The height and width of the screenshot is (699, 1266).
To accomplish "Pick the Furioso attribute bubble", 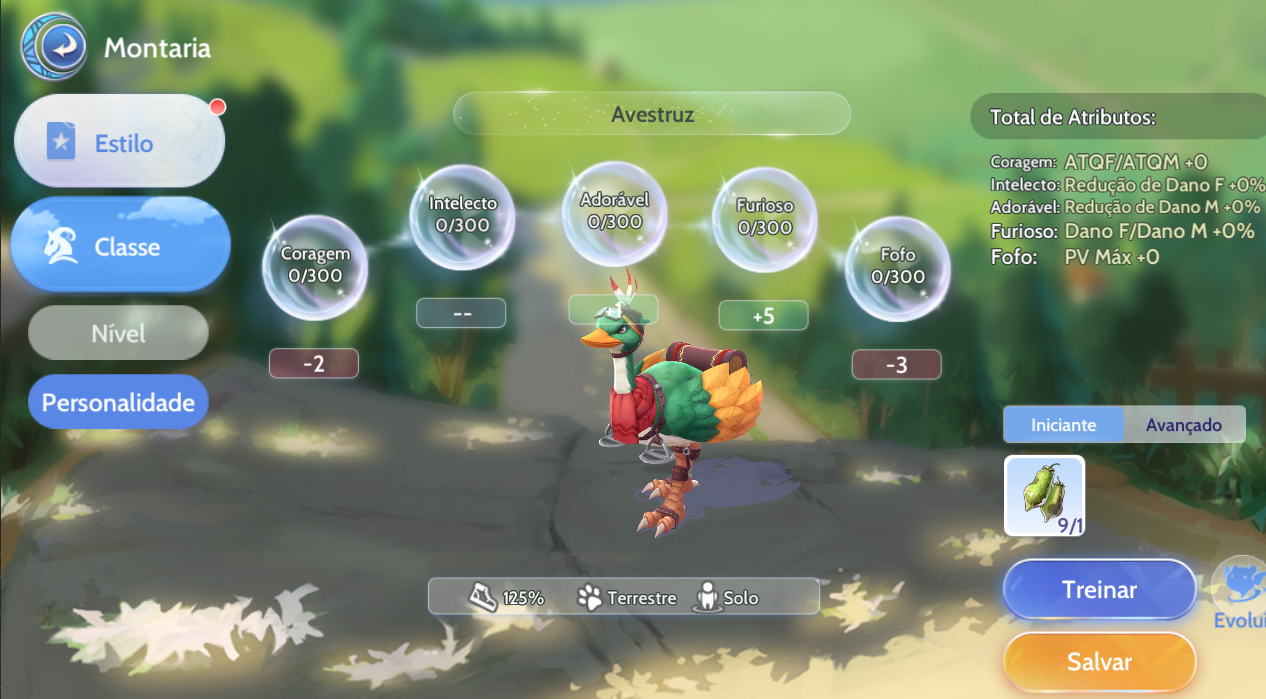I will [x=764, y=218].
